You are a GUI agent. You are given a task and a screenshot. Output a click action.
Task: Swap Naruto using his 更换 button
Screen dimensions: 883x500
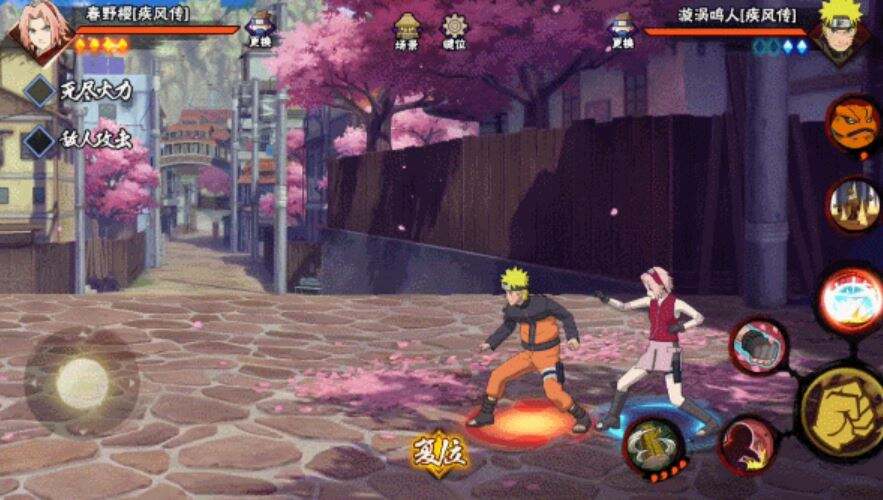(x=623, y=30)
